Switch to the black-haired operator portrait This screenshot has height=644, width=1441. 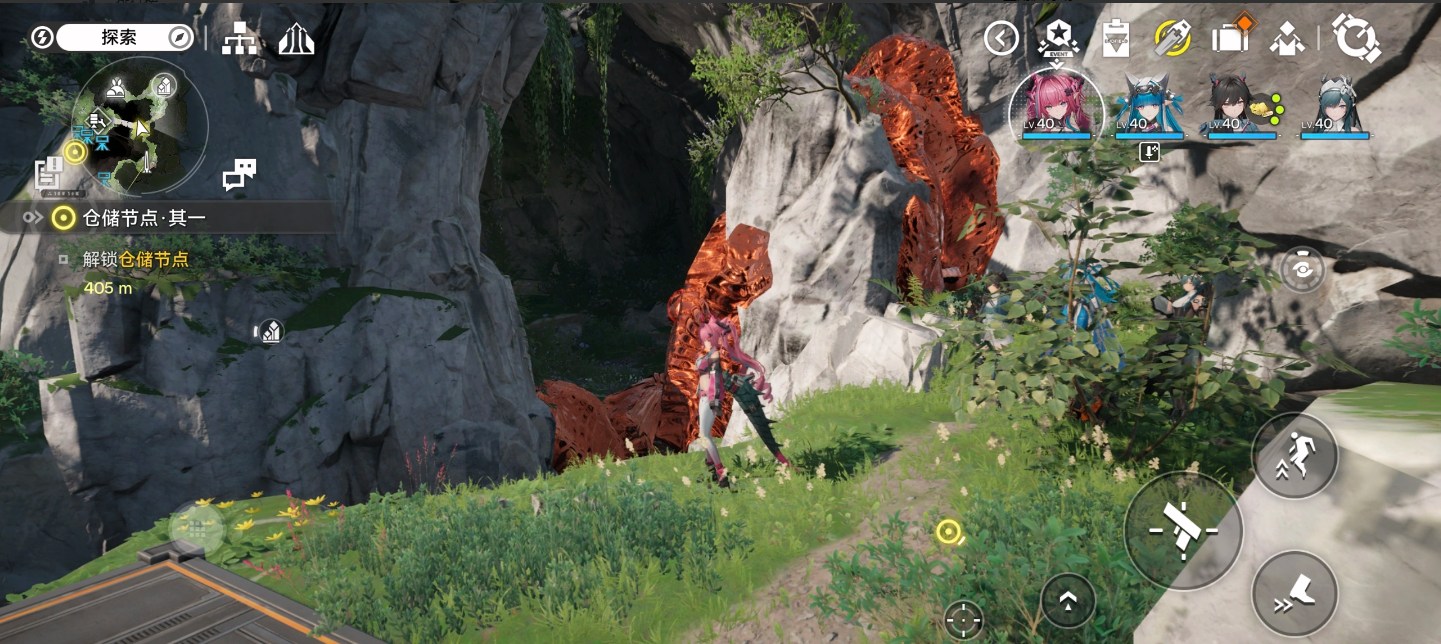(x=1242, y=105)
